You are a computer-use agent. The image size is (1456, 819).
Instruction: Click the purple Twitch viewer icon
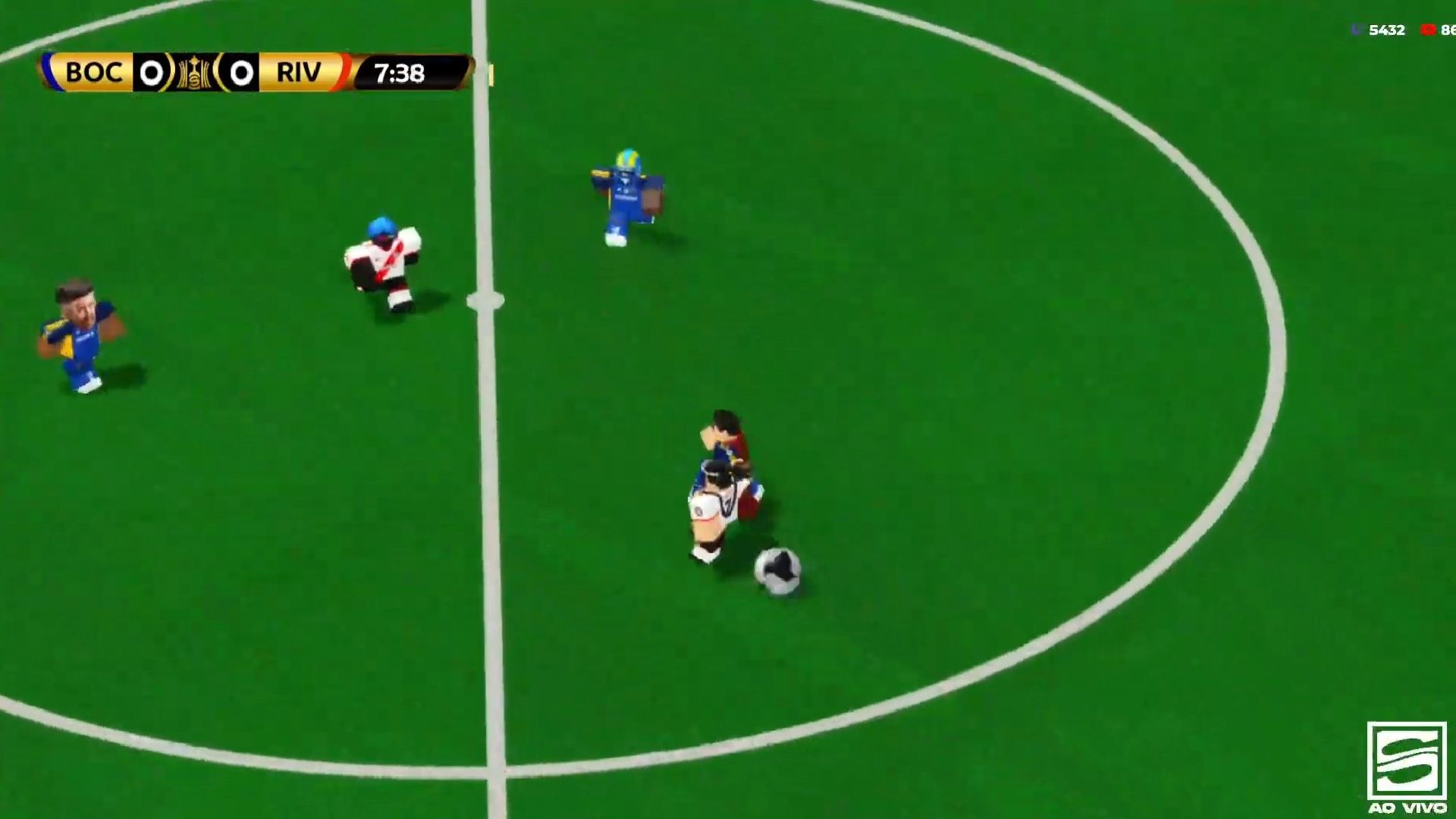tap(1357, 29)
